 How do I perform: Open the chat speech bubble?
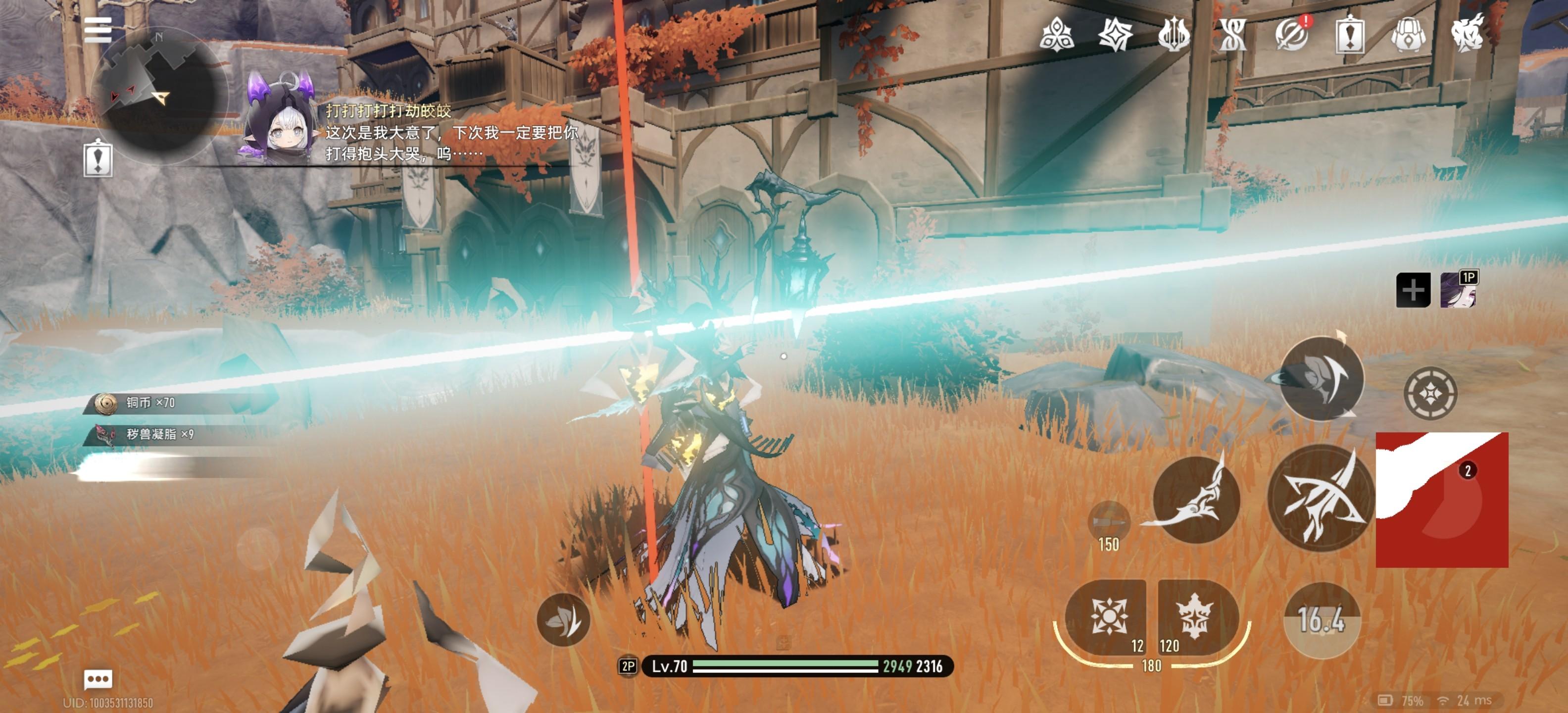click(x=98, y=678)
